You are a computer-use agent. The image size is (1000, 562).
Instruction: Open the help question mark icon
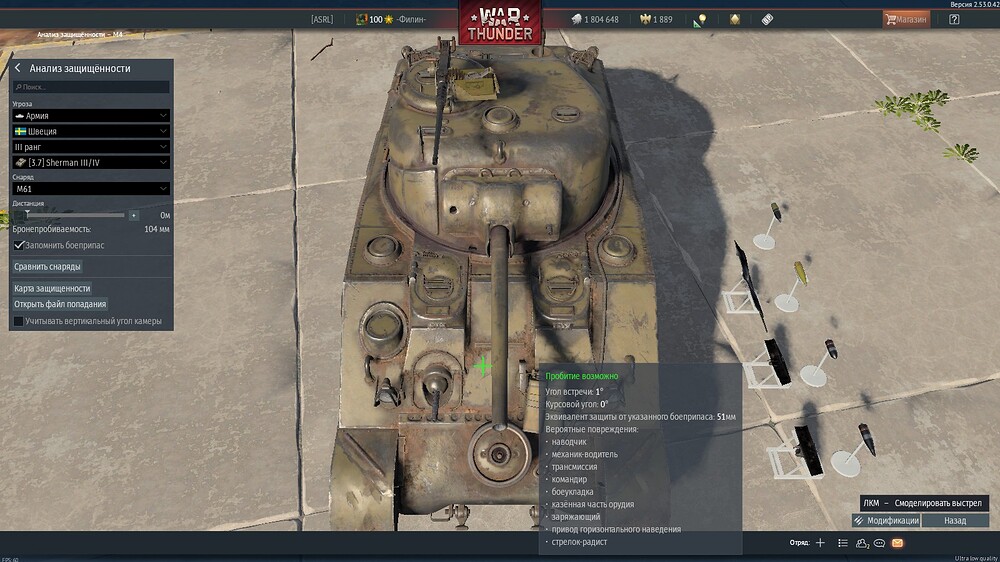(x=954, y=19)
